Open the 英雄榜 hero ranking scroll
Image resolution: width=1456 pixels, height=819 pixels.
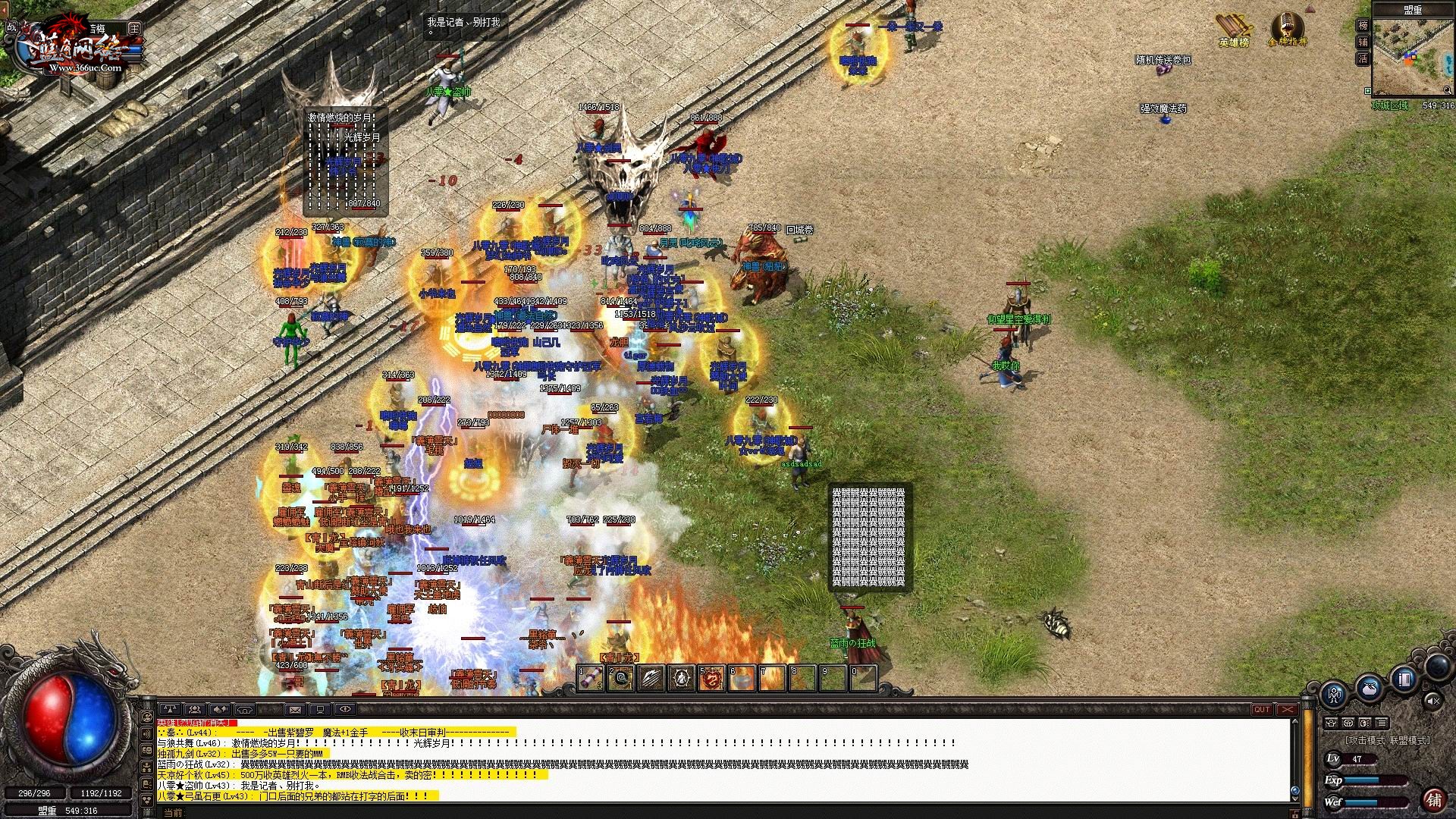click(x=1233, y=29)
